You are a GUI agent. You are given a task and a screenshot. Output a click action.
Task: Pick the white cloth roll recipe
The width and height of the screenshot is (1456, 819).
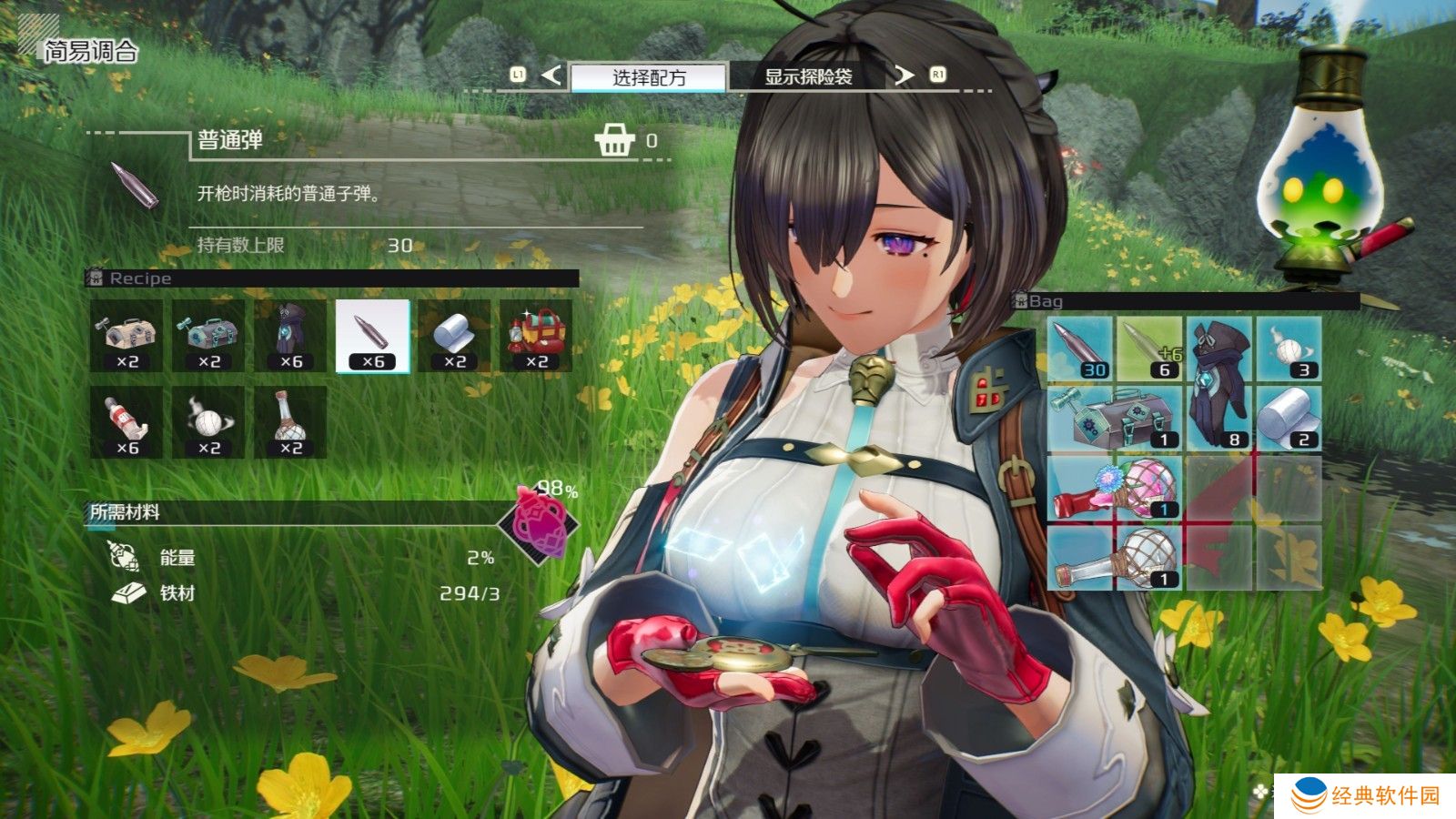click(x=454, y=336)
